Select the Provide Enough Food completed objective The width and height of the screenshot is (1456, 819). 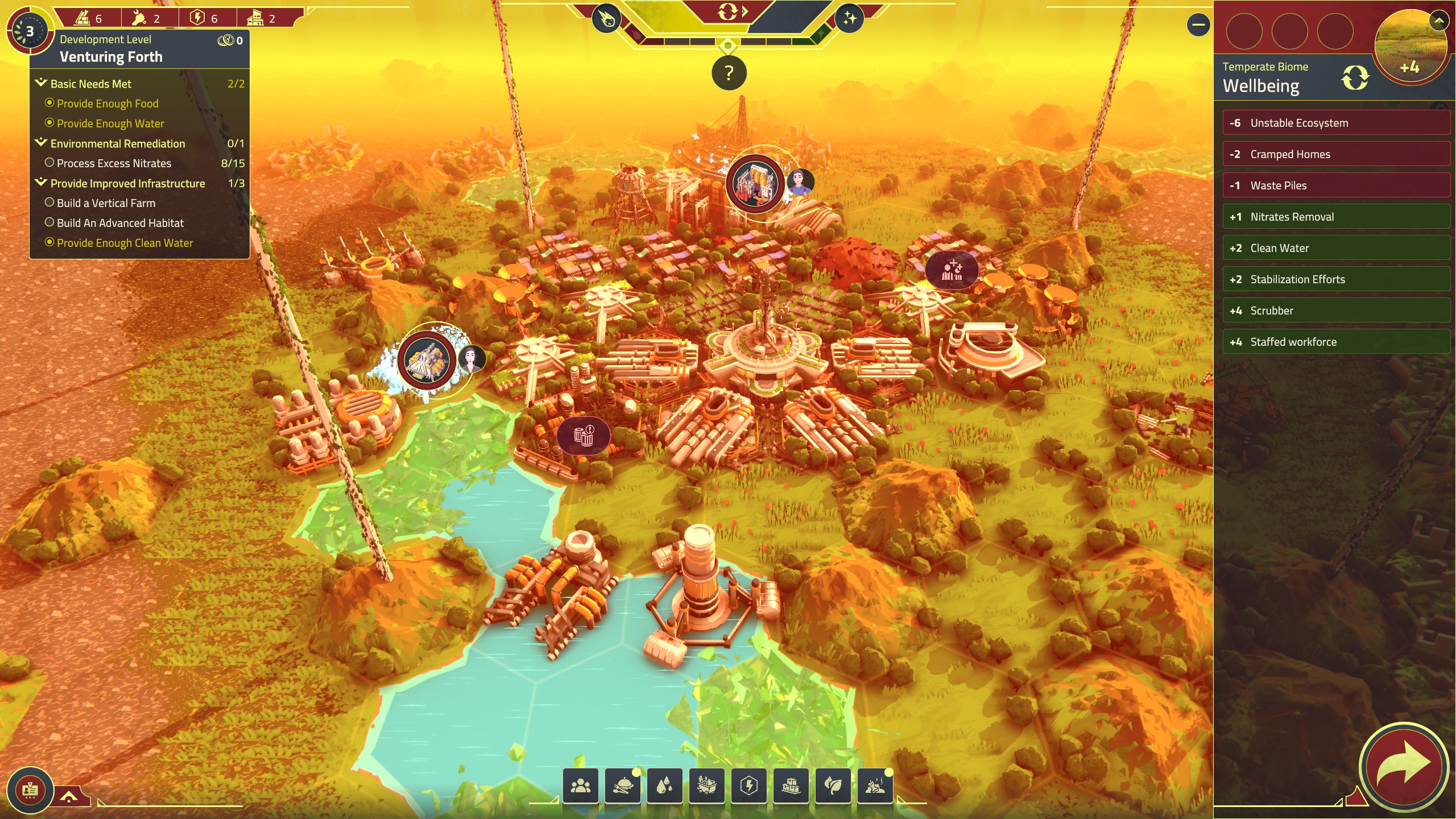tap(107, 104)
